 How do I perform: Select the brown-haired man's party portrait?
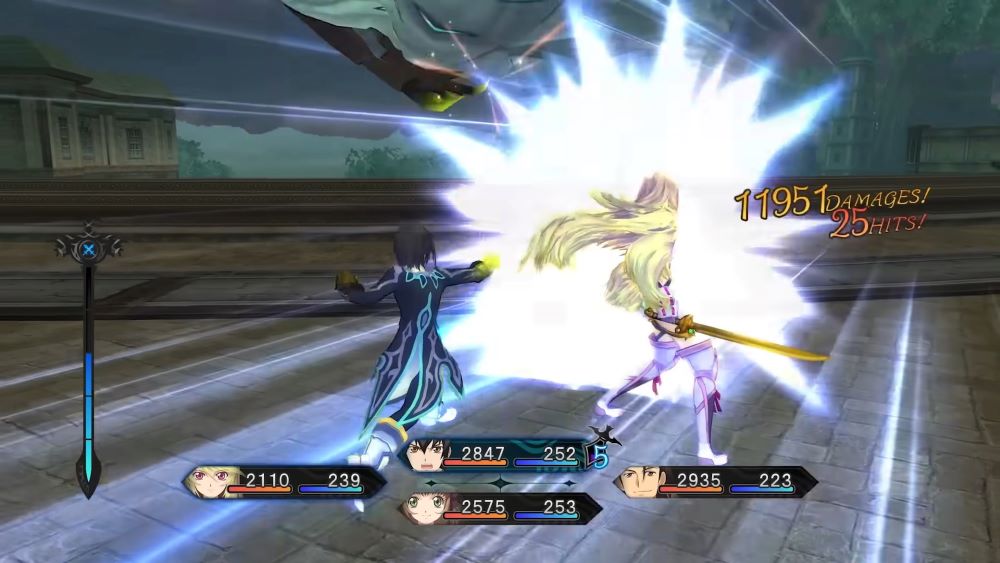coord(641,483)
